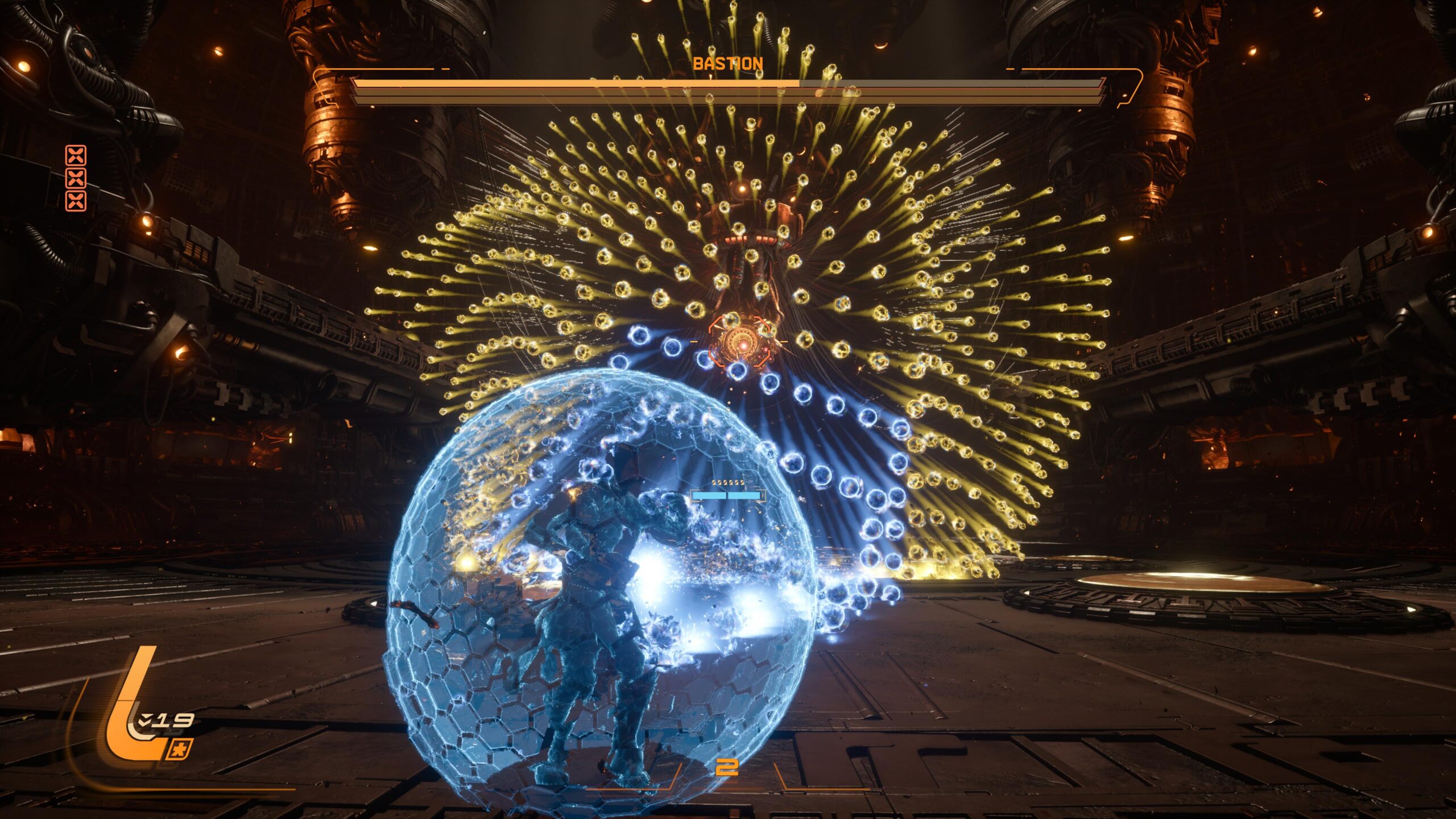This screenshot has height=819, width=1456.
Task: Click the orange figure icon beside the weapon gauge
Action: (x=180, y=749)
